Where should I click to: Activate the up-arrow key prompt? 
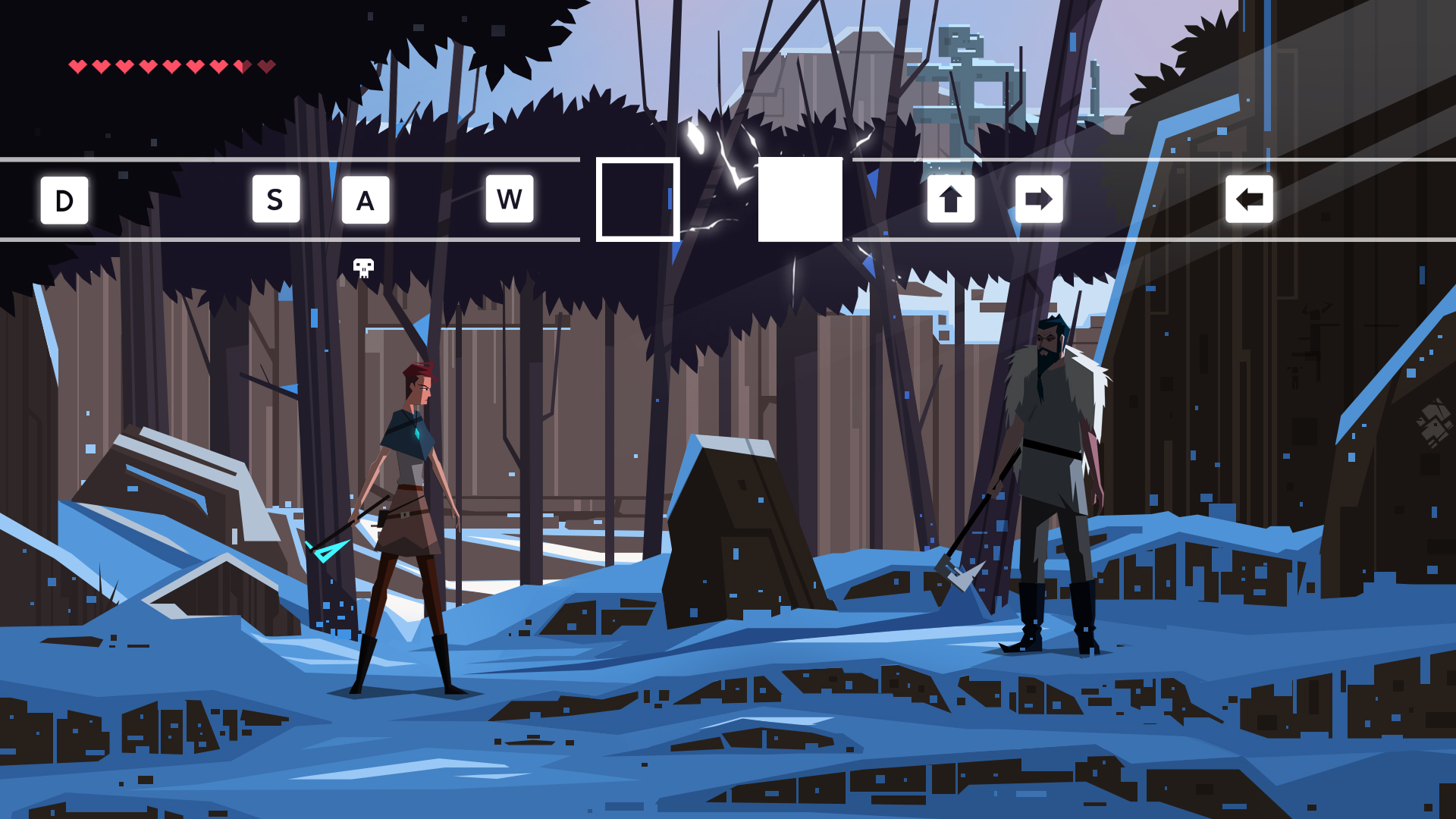952,199
